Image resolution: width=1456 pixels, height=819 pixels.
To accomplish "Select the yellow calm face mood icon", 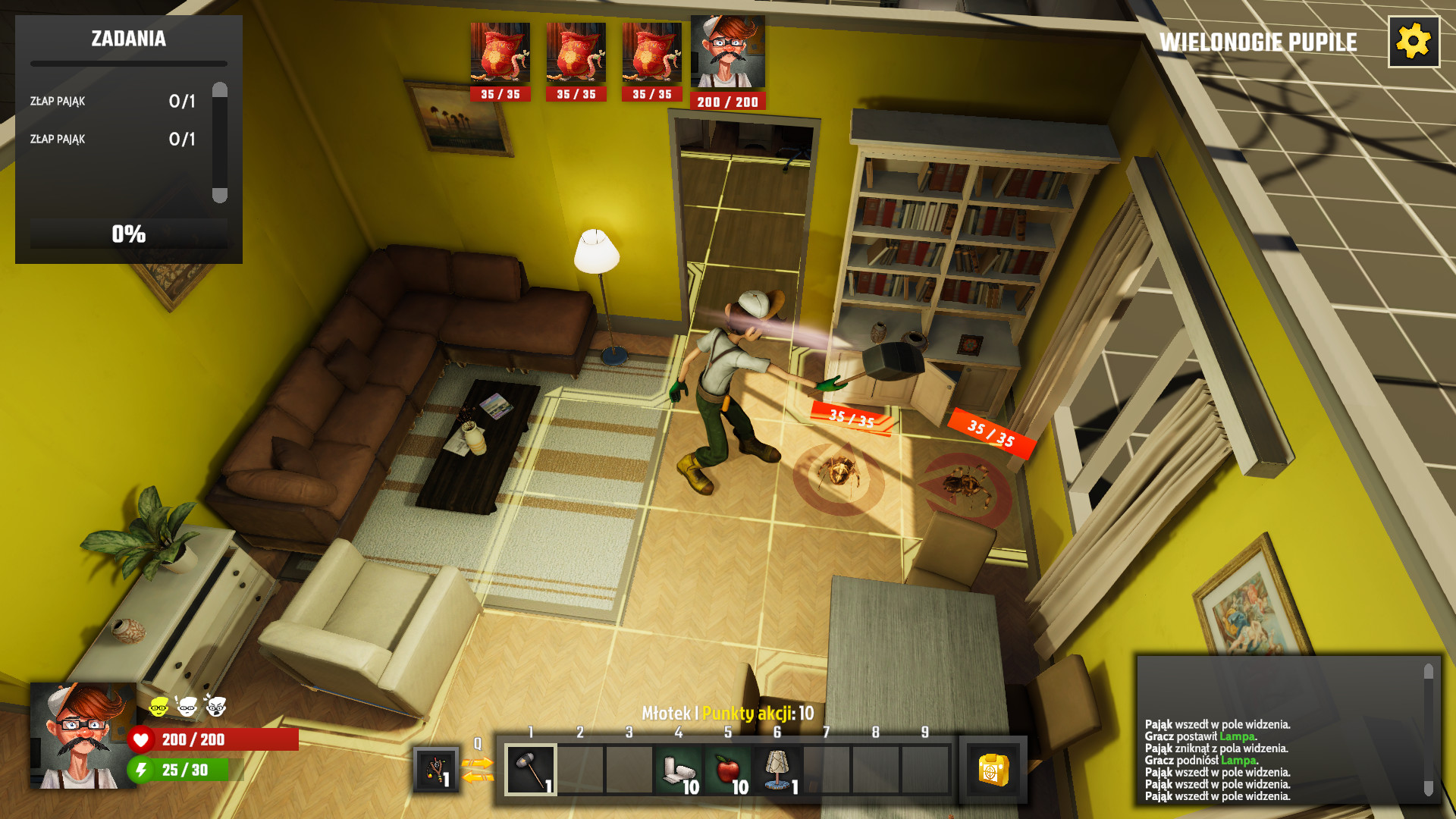I will pyautogui.click(x=158, y=707).
